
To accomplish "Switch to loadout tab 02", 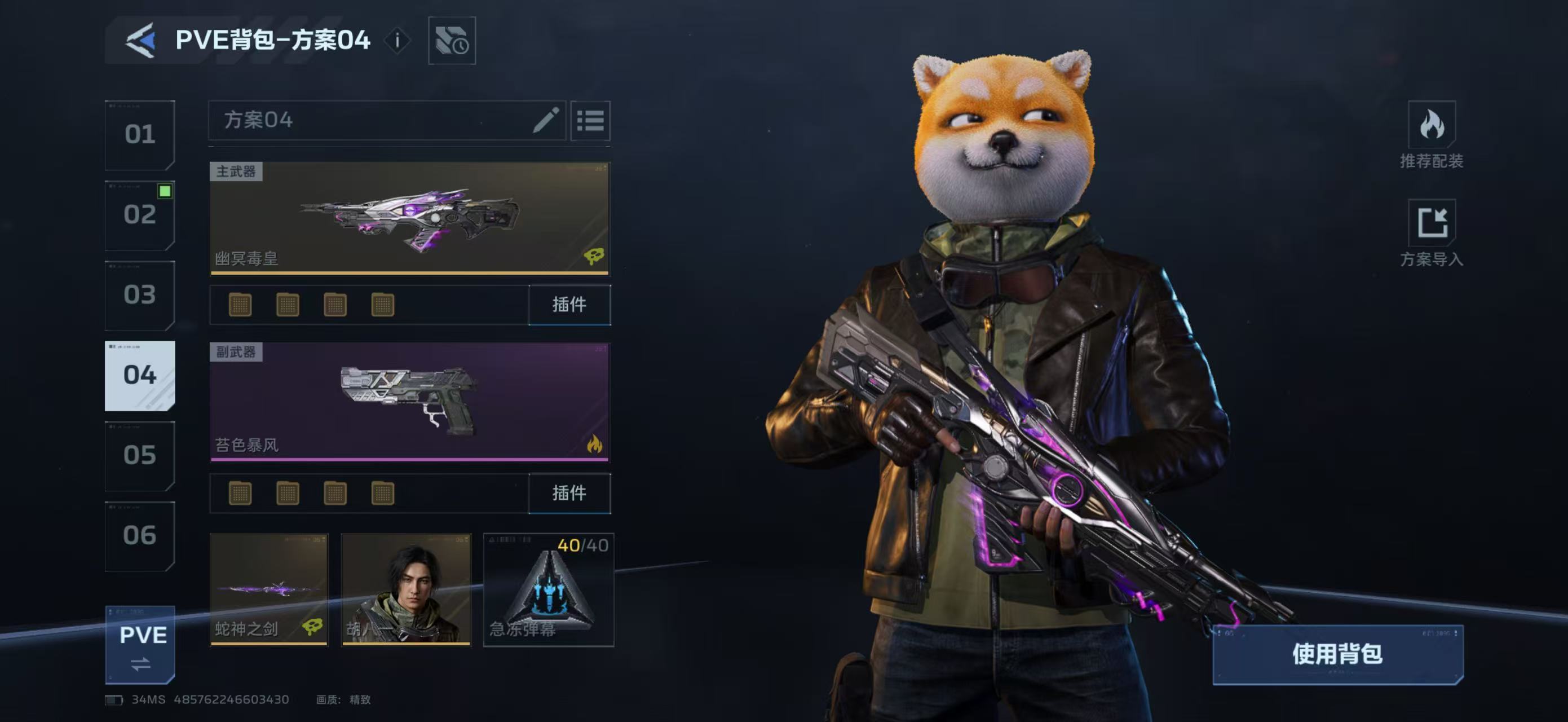I will [x=140, y=215].
